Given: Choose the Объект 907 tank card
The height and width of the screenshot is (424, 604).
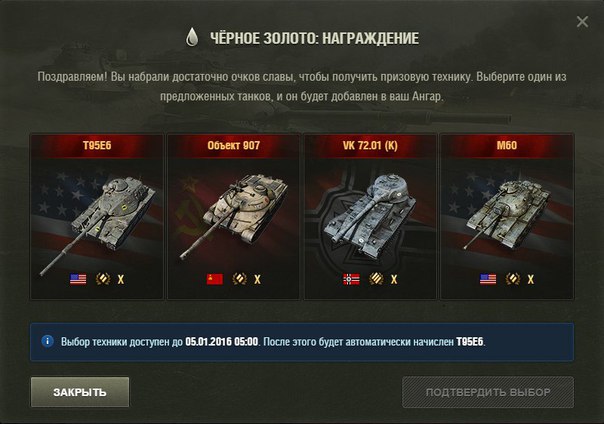Looking at the screenshot, I should tap(233, 216).
